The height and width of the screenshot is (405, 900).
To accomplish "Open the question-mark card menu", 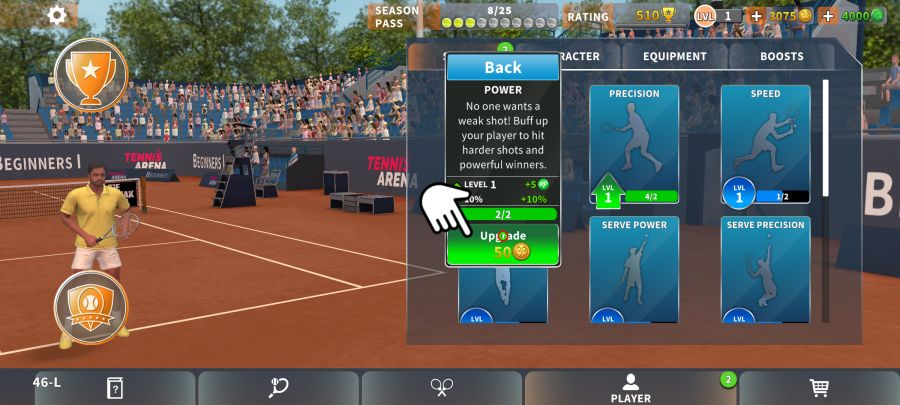I will (x=115, y=387).
